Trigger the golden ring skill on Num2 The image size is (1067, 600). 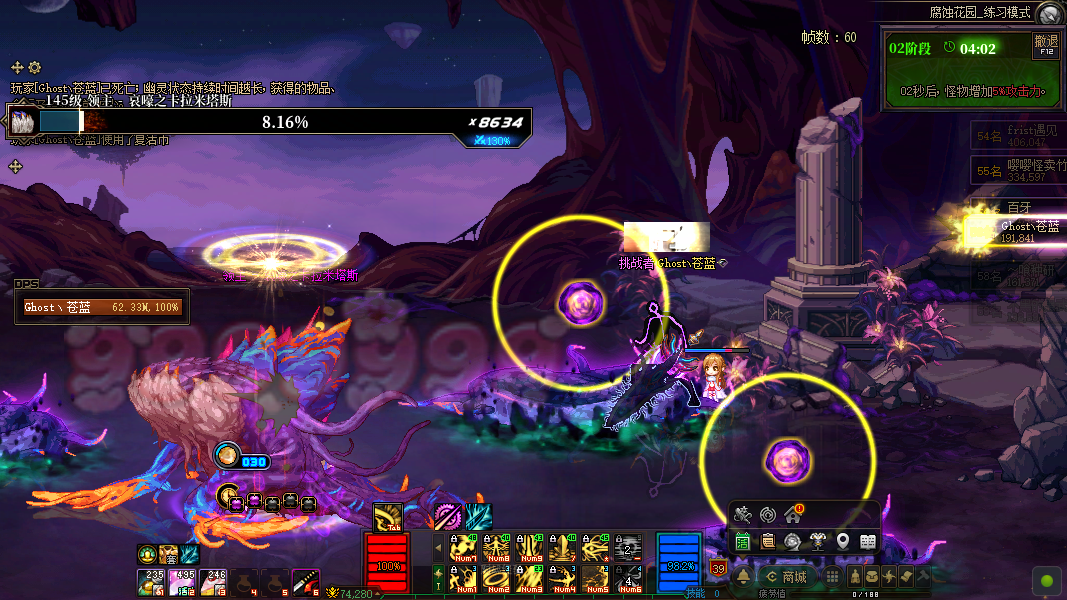click(496, 578)
